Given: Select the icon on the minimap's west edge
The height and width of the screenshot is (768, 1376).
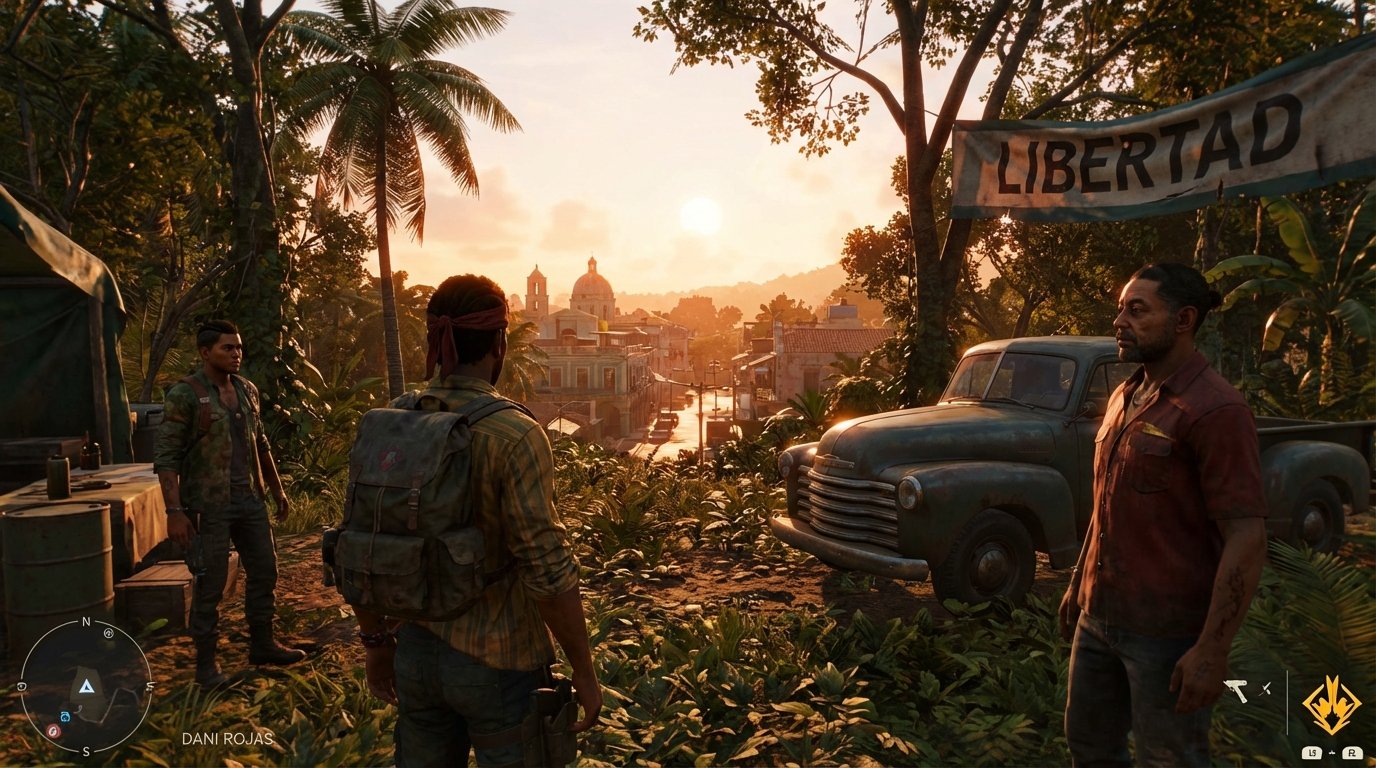Looking at the screenshot, I should [x=21, y=687].
